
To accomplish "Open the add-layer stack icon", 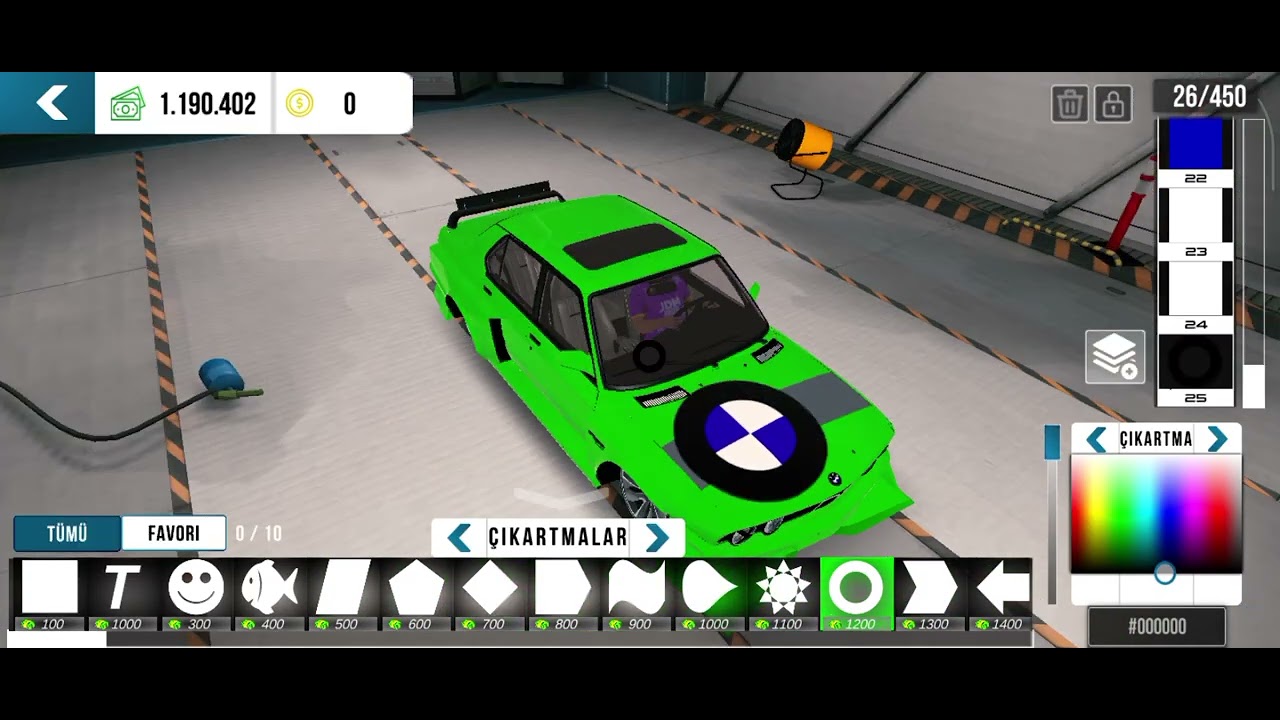I will click(1115, 357).
